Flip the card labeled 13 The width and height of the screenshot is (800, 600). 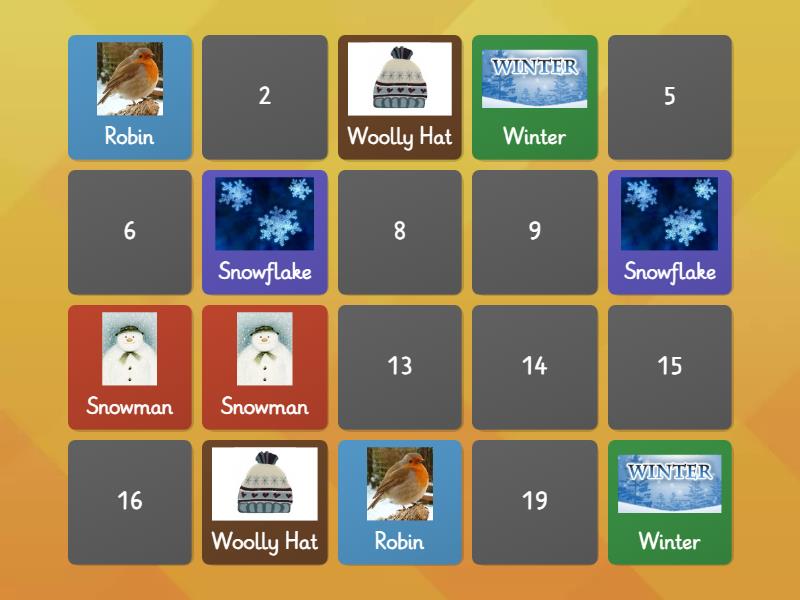[x=400, y=367]
